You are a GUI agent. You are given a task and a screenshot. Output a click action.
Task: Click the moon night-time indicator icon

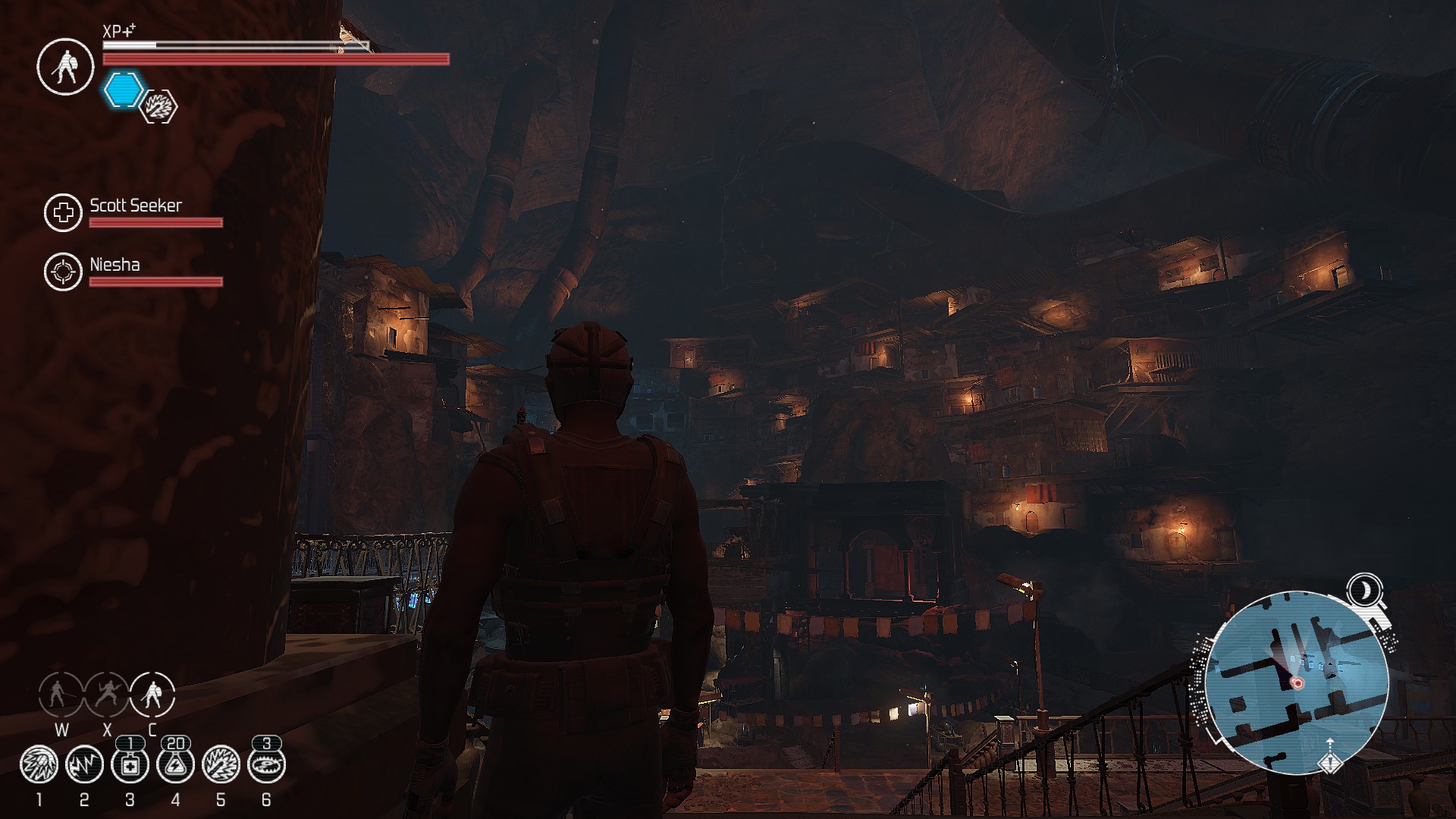1364,589
